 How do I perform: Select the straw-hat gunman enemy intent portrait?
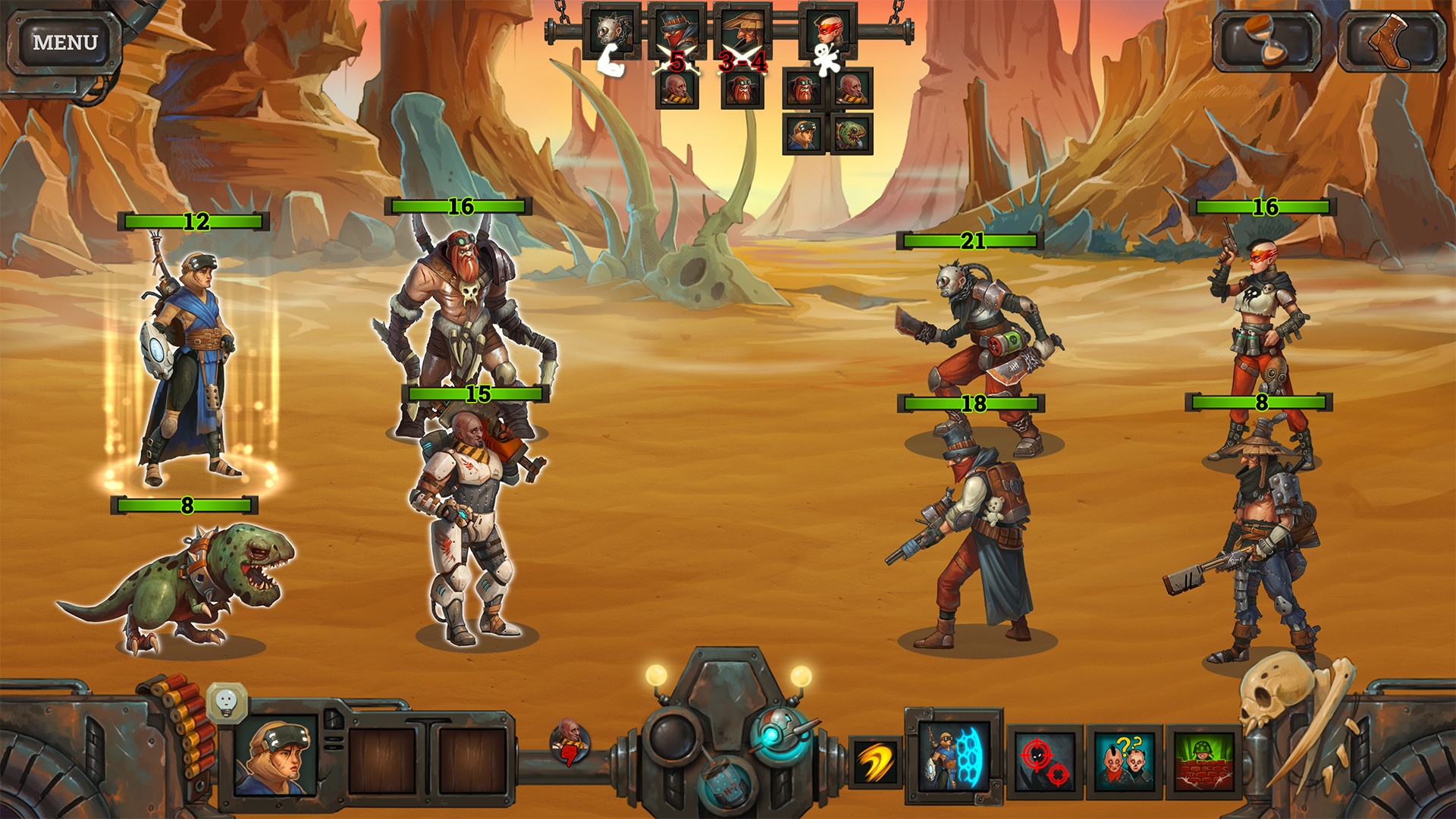[x=742, y=31]
